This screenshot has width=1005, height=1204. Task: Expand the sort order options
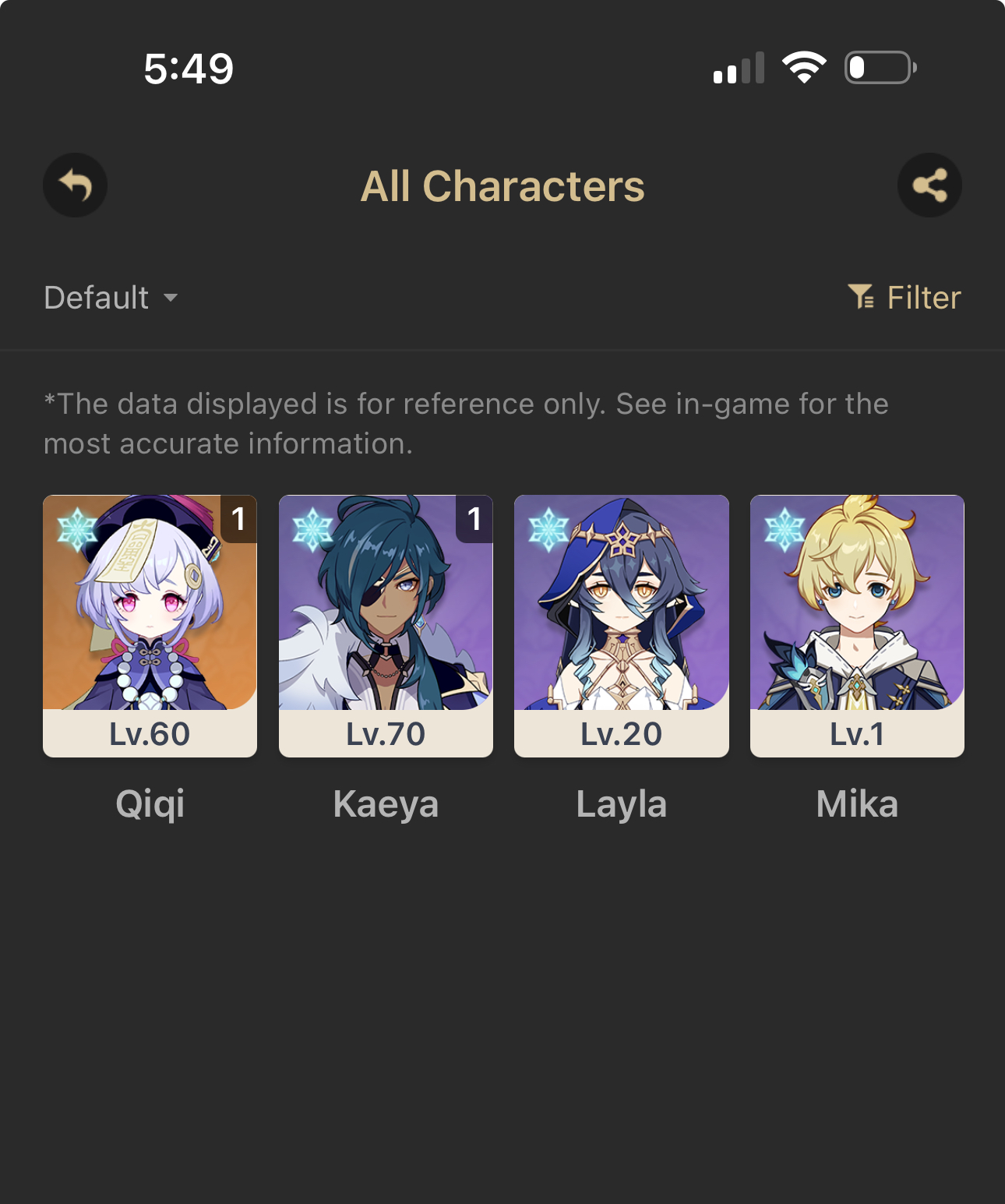pos(111,297)
